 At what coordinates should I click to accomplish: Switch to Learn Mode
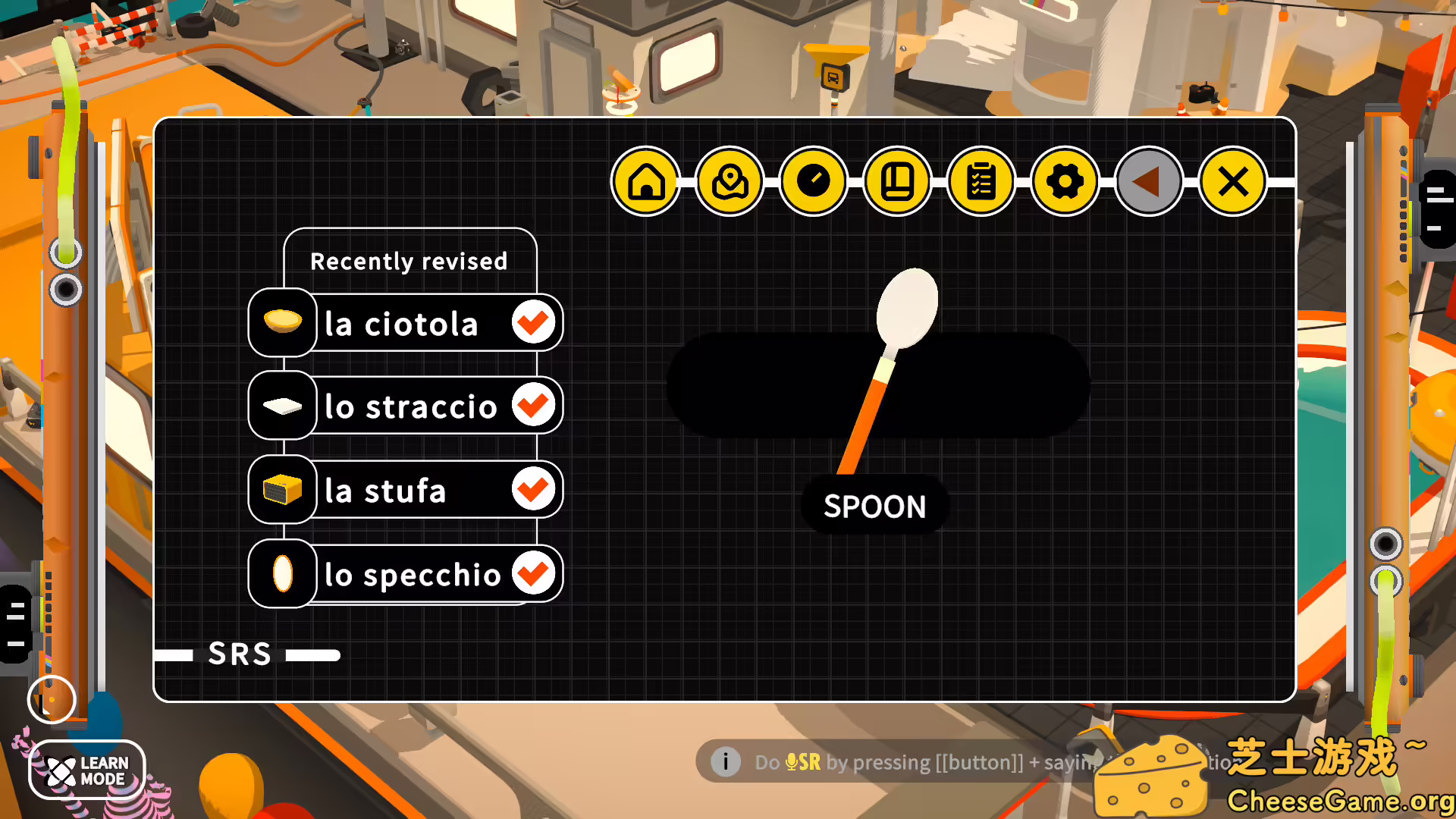[x=86, y=770]
